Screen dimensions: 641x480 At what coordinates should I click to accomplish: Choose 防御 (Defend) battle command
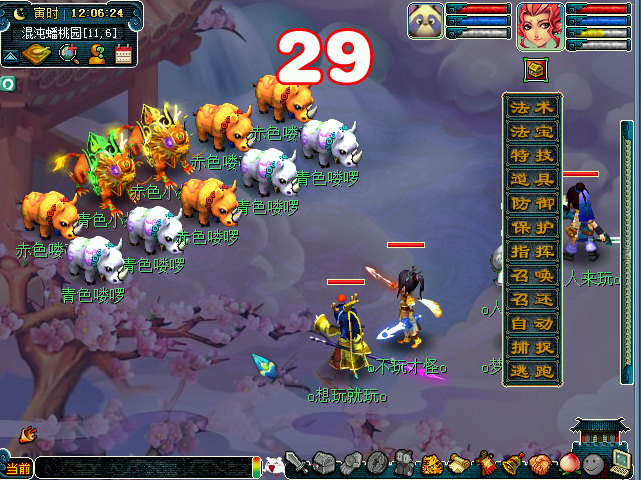(x=532, y=203)
